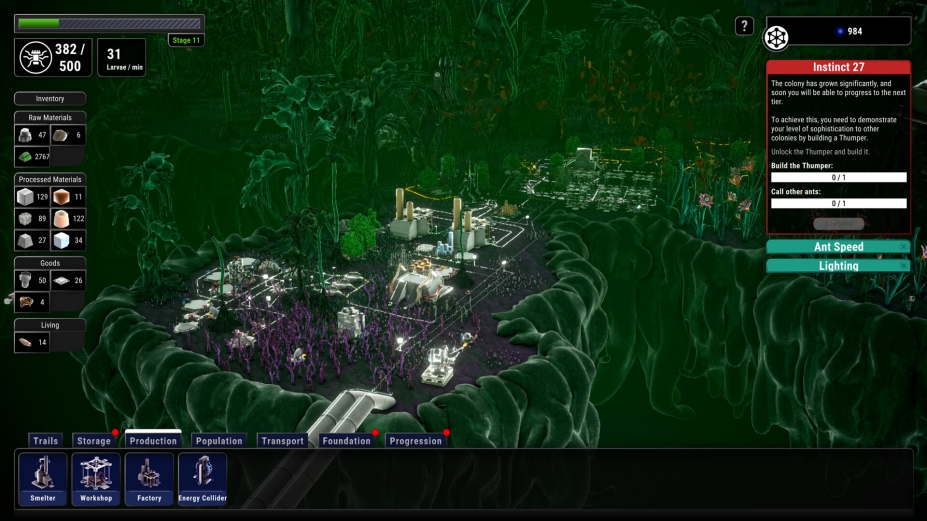This screenshot has height=521, width=927.
Task: Click the Stage 11 badge
Action: [x=186, y=40]
